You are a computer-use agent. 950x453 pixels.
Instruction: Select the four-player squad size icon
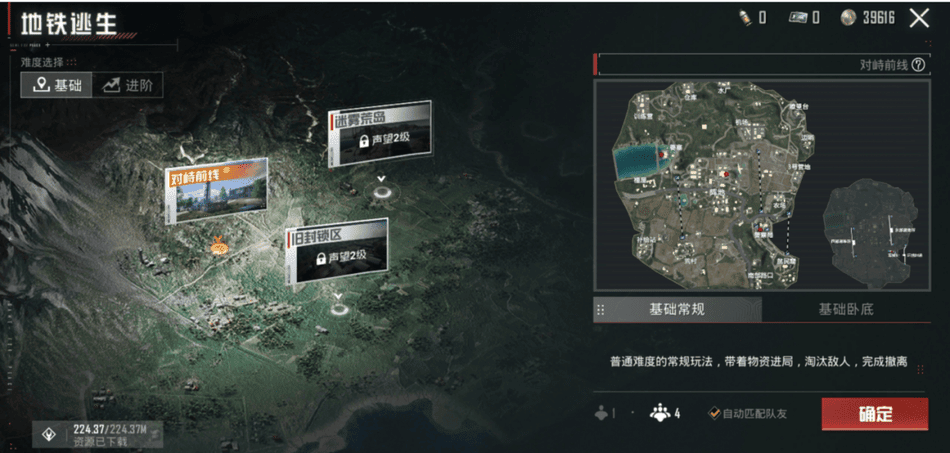663,413
